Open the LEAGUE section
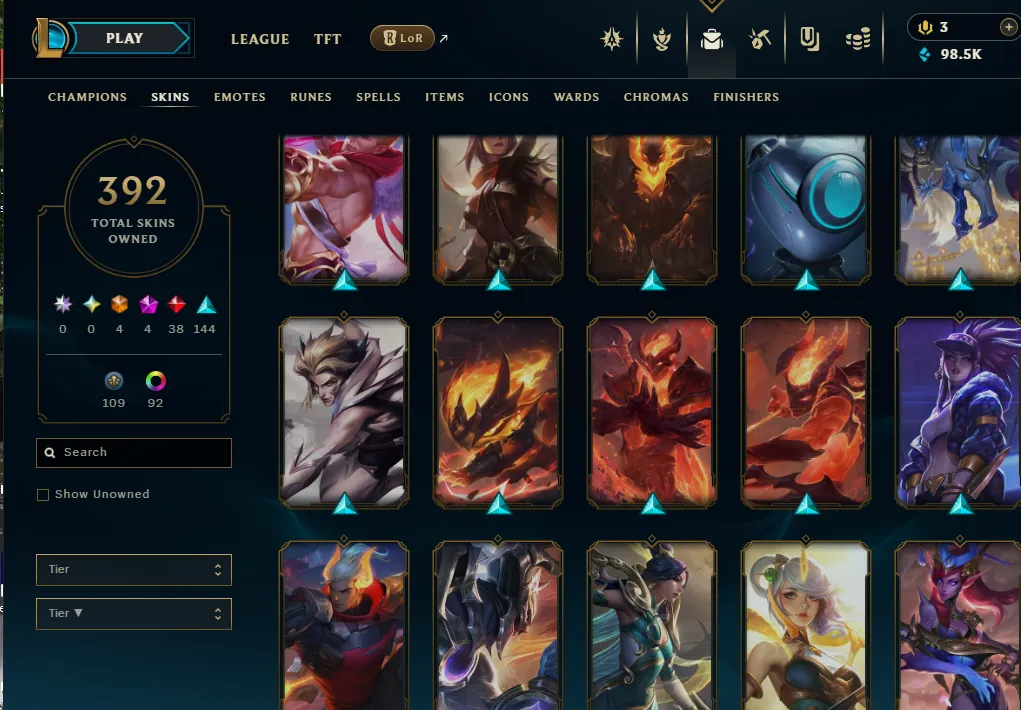 coord(260,39)
